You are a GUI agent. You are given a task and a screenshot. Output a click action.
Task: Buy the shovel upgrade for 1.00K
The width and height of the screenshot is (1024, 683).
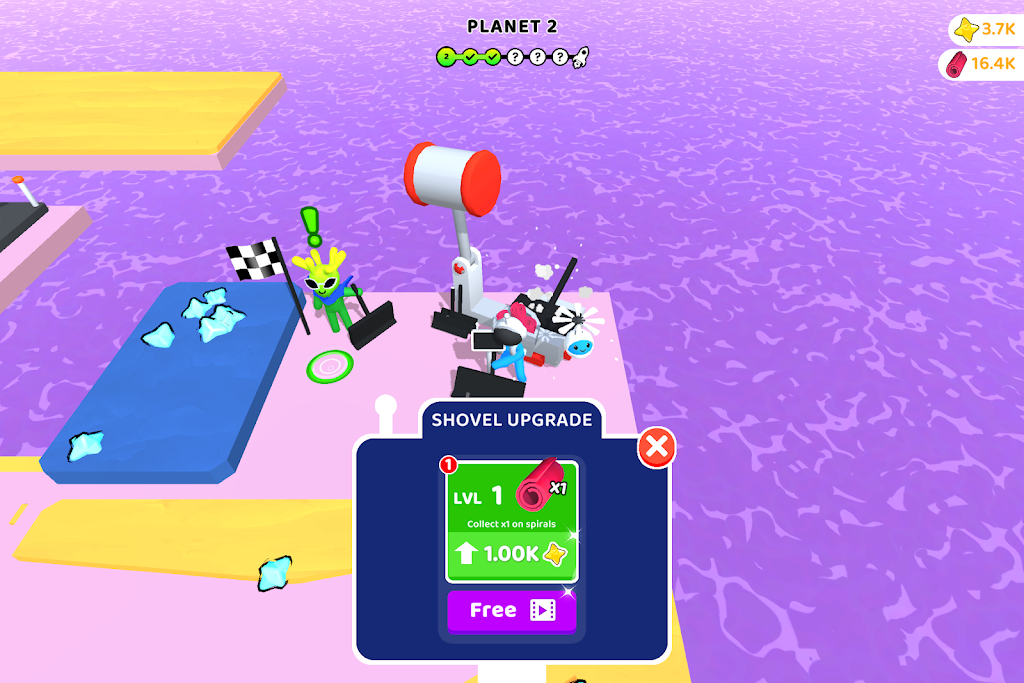(x=511, y=554)
